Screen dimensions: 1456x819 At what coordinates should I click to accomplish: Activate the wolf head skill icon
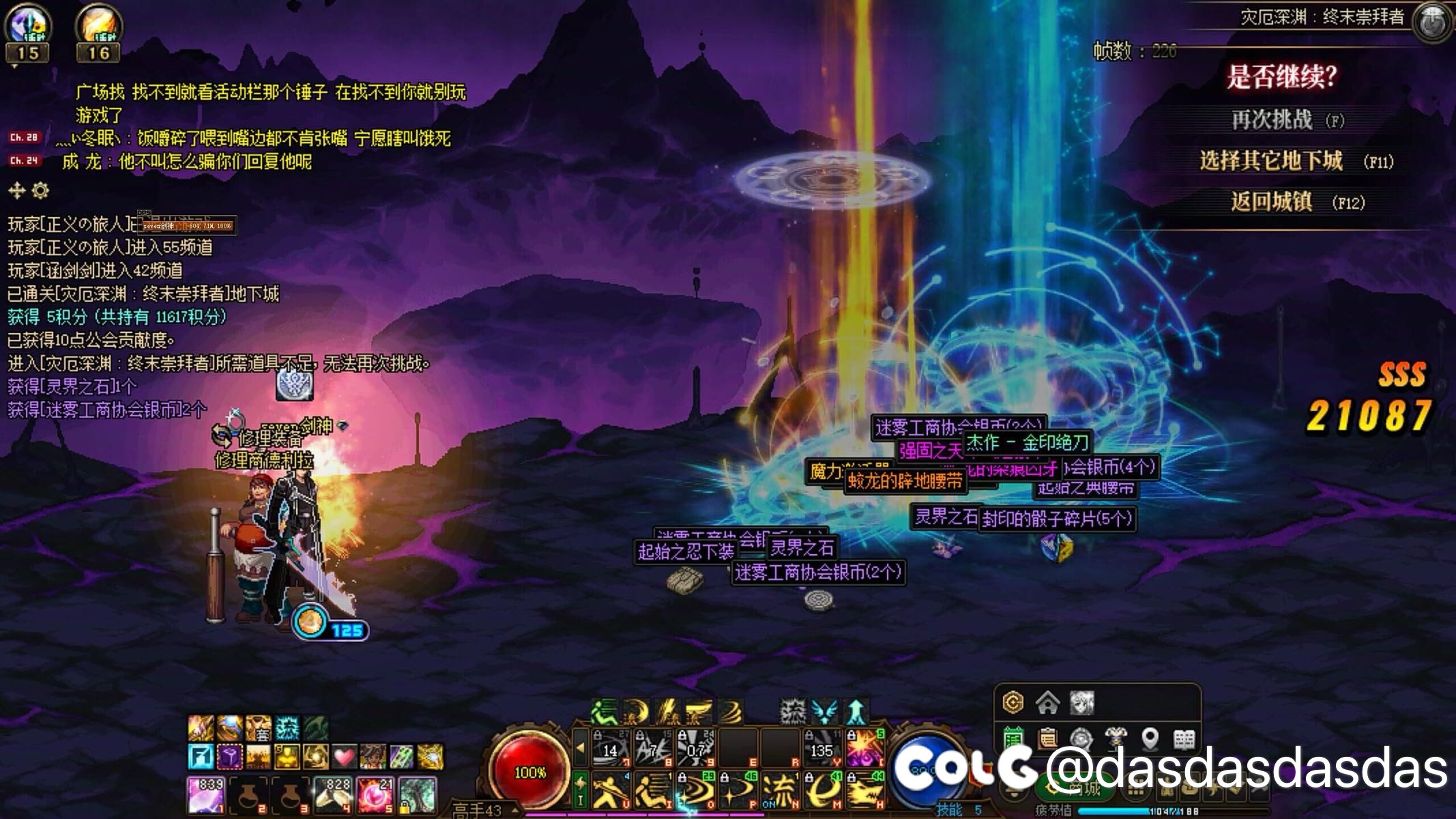tap(865, 792)
